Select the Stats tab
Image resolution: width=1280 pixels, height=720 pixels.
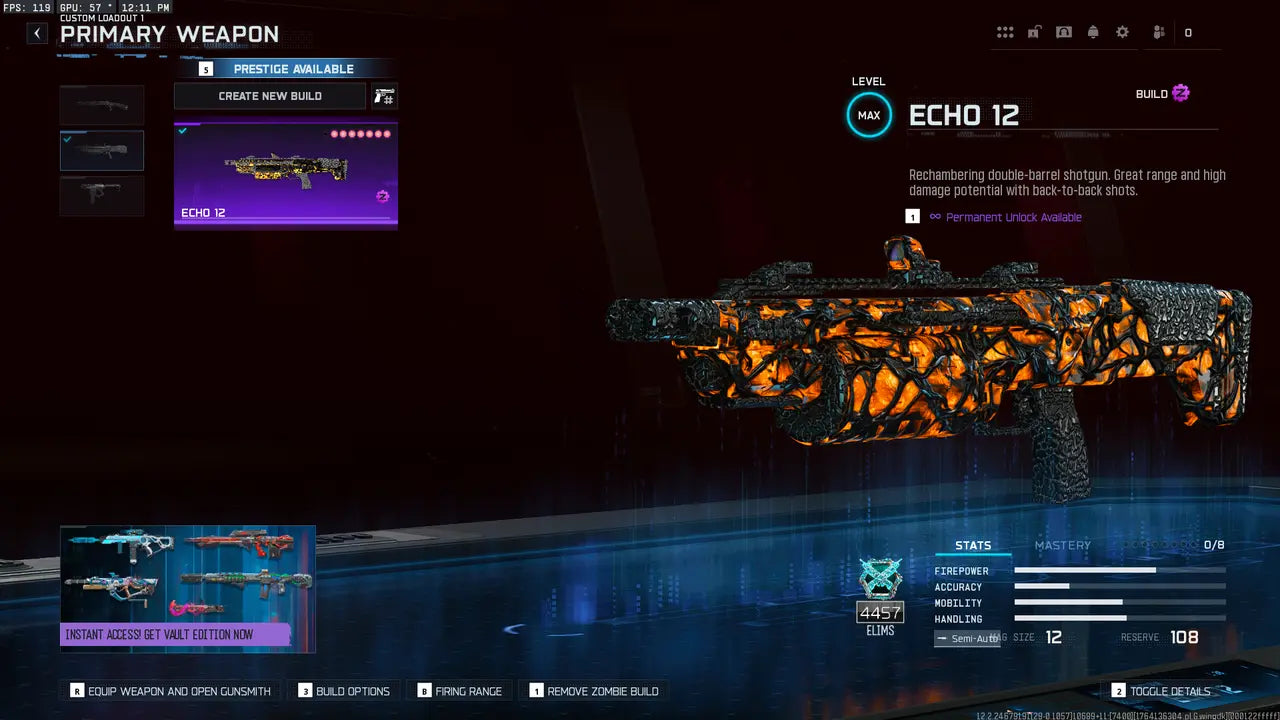click(973, 544)
